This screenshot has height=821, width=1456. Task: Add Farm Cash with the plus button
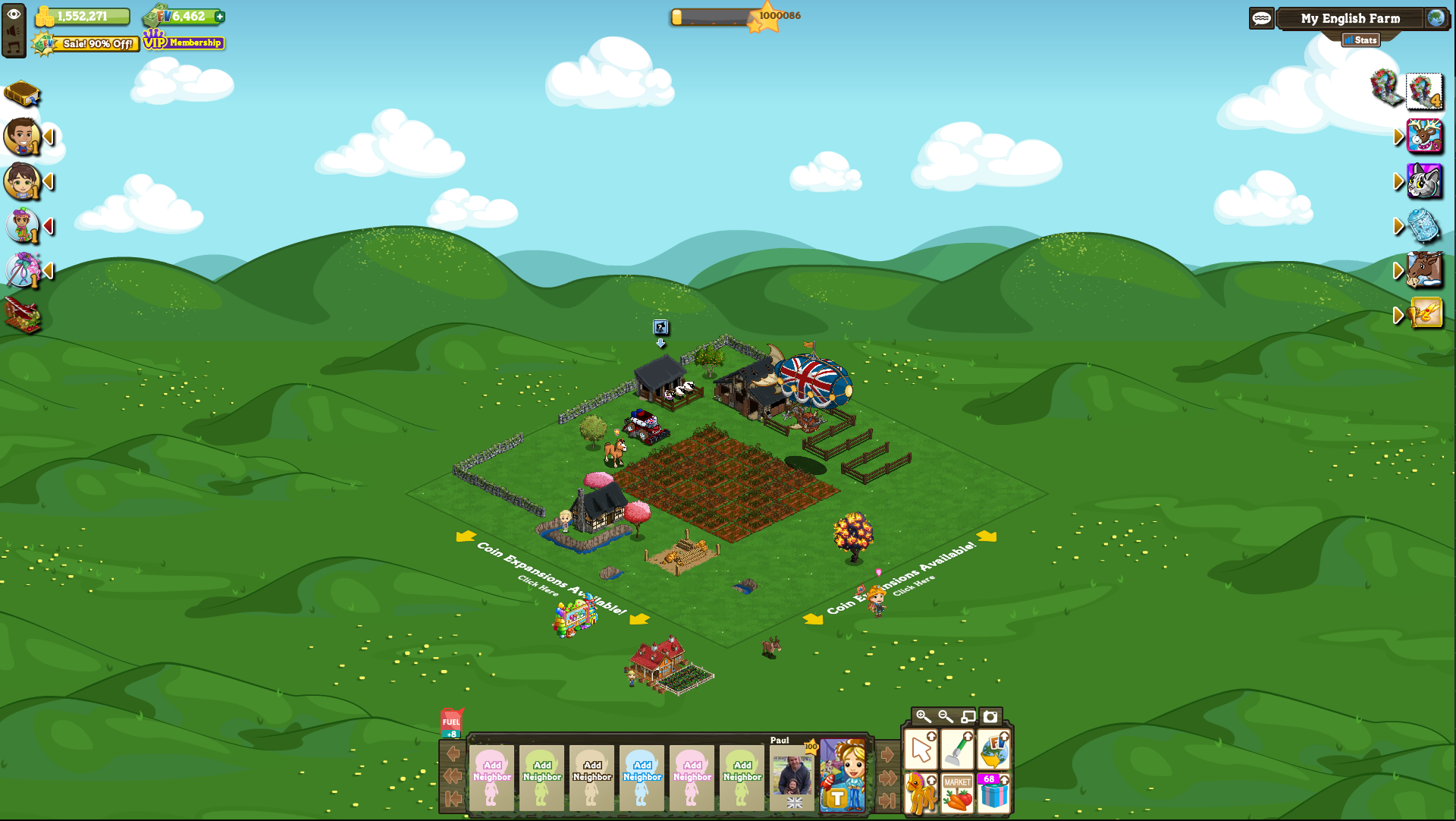coord(220,17)
